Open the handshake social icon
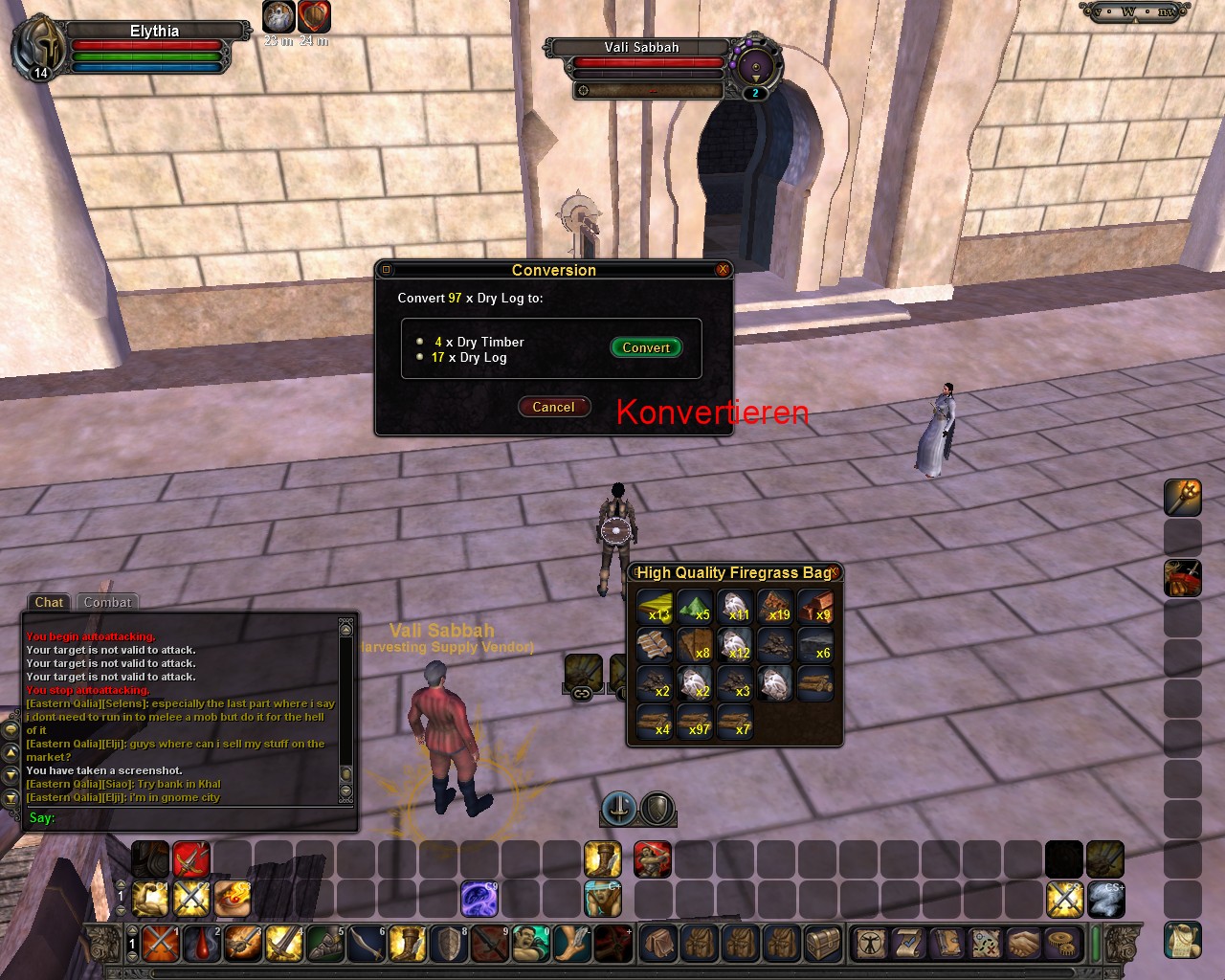 tap(1023, 943)
